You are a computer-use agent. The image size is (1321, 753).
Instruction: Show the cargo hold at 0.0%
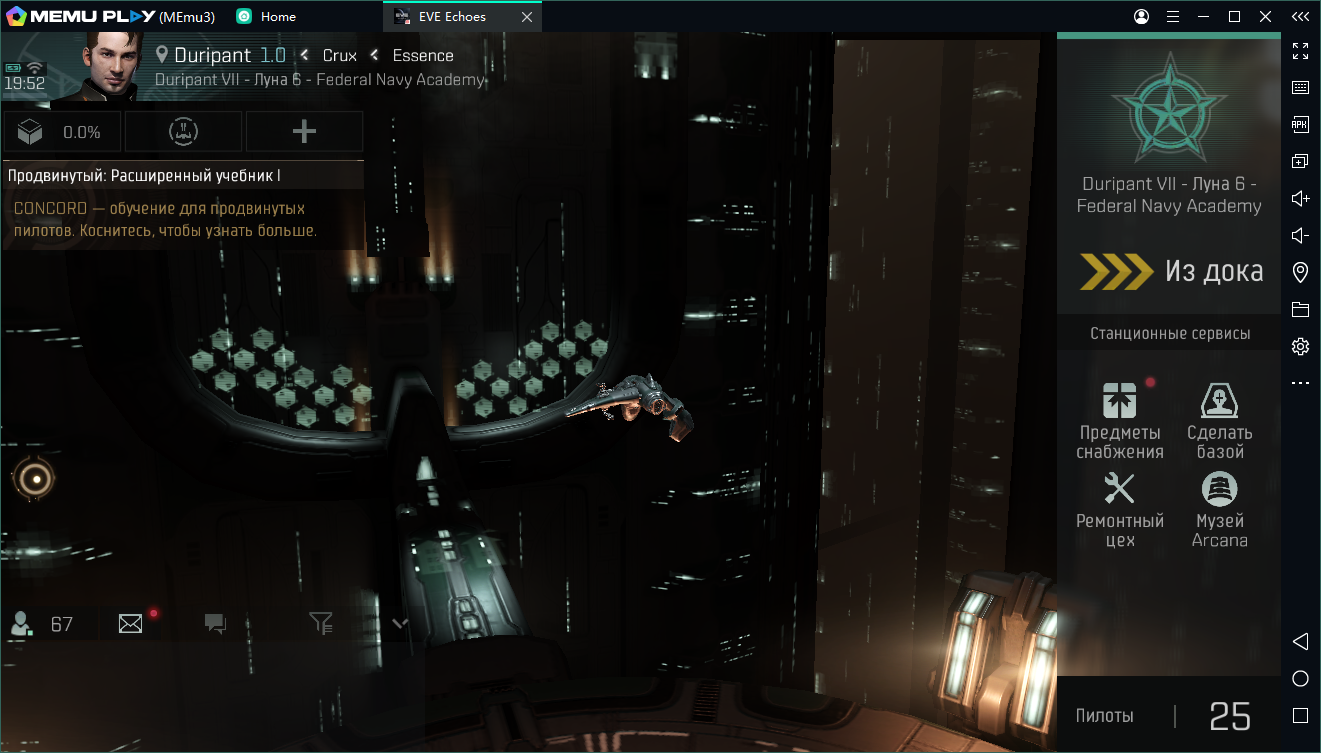(62, 132)
